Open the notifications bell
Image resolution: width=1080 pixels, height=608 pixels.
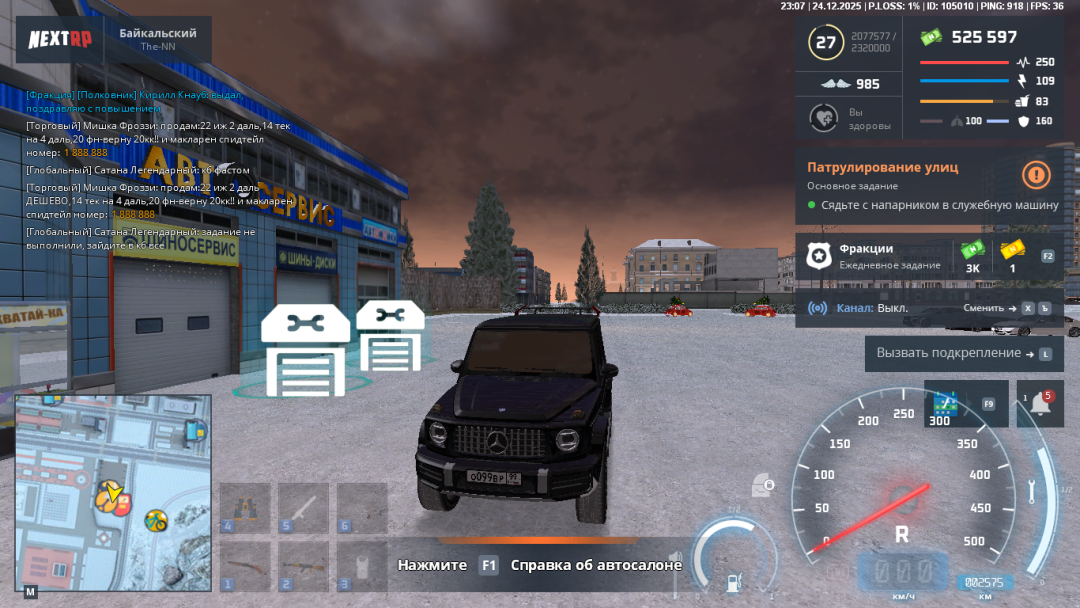coord(1040,404)
